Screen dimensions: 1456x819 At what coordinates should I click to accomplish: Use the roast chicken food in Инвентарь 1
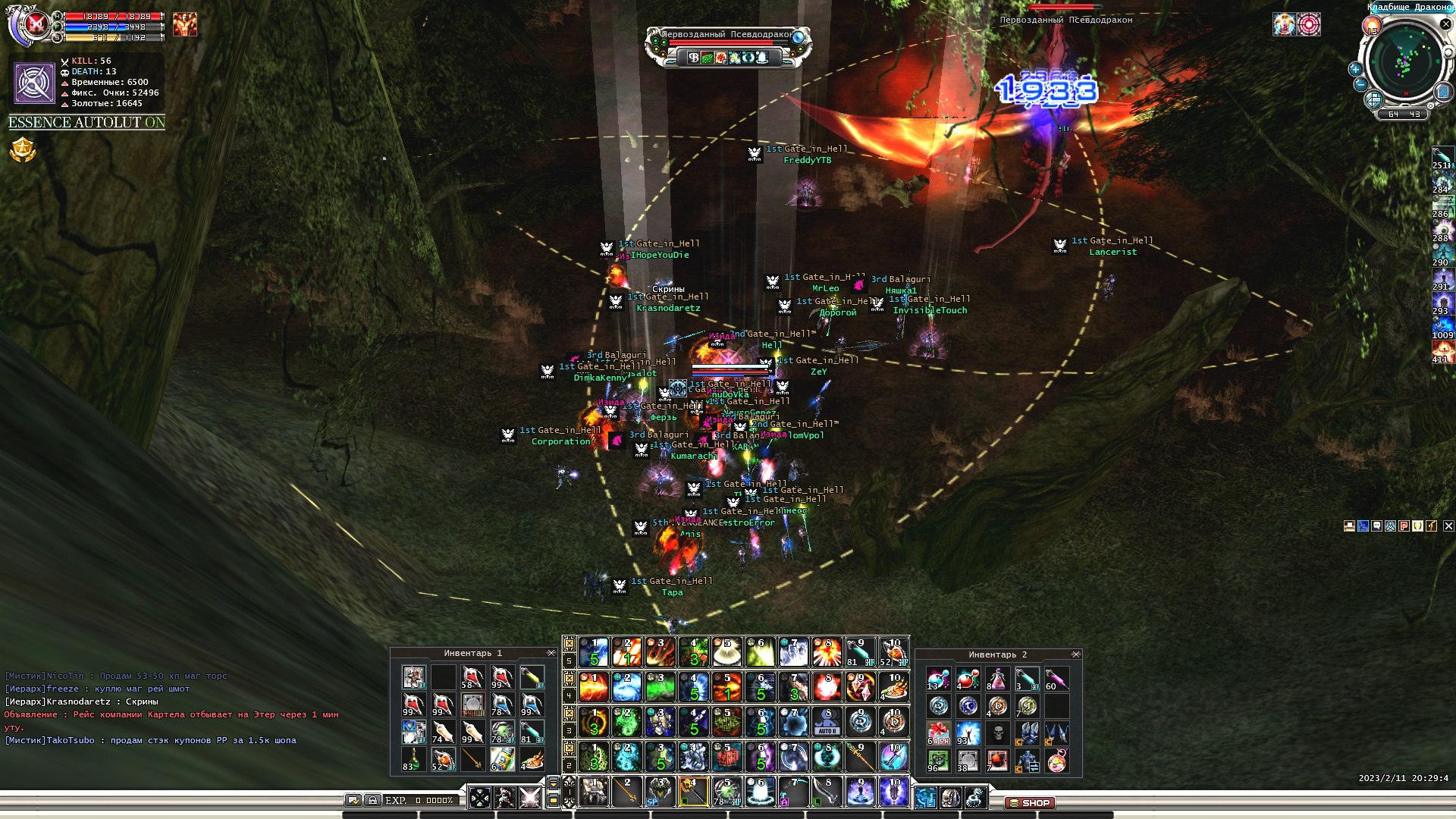click(532, 759)
